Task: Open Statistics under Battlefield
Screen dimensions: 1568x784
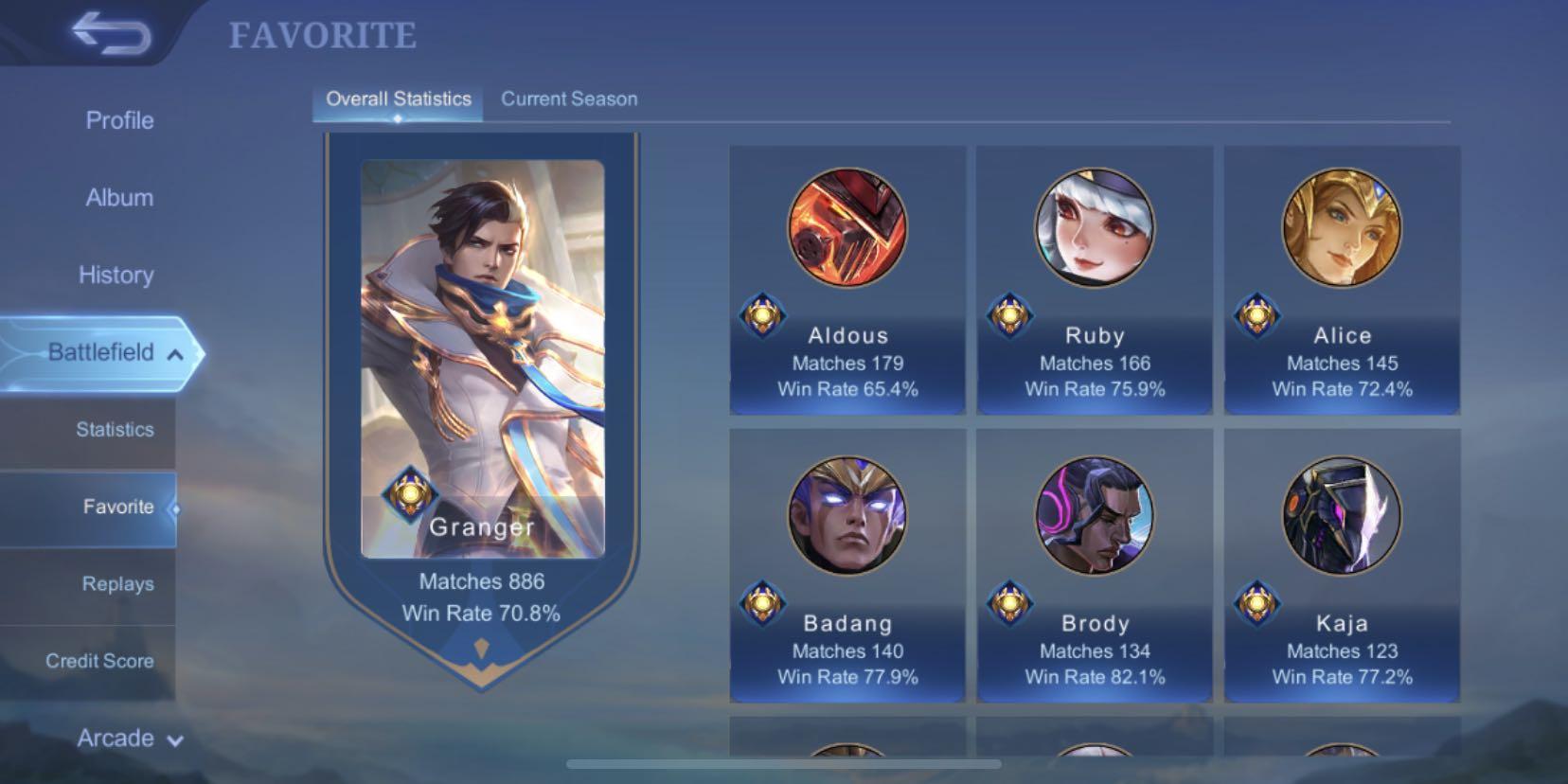Action: (114, 429)
